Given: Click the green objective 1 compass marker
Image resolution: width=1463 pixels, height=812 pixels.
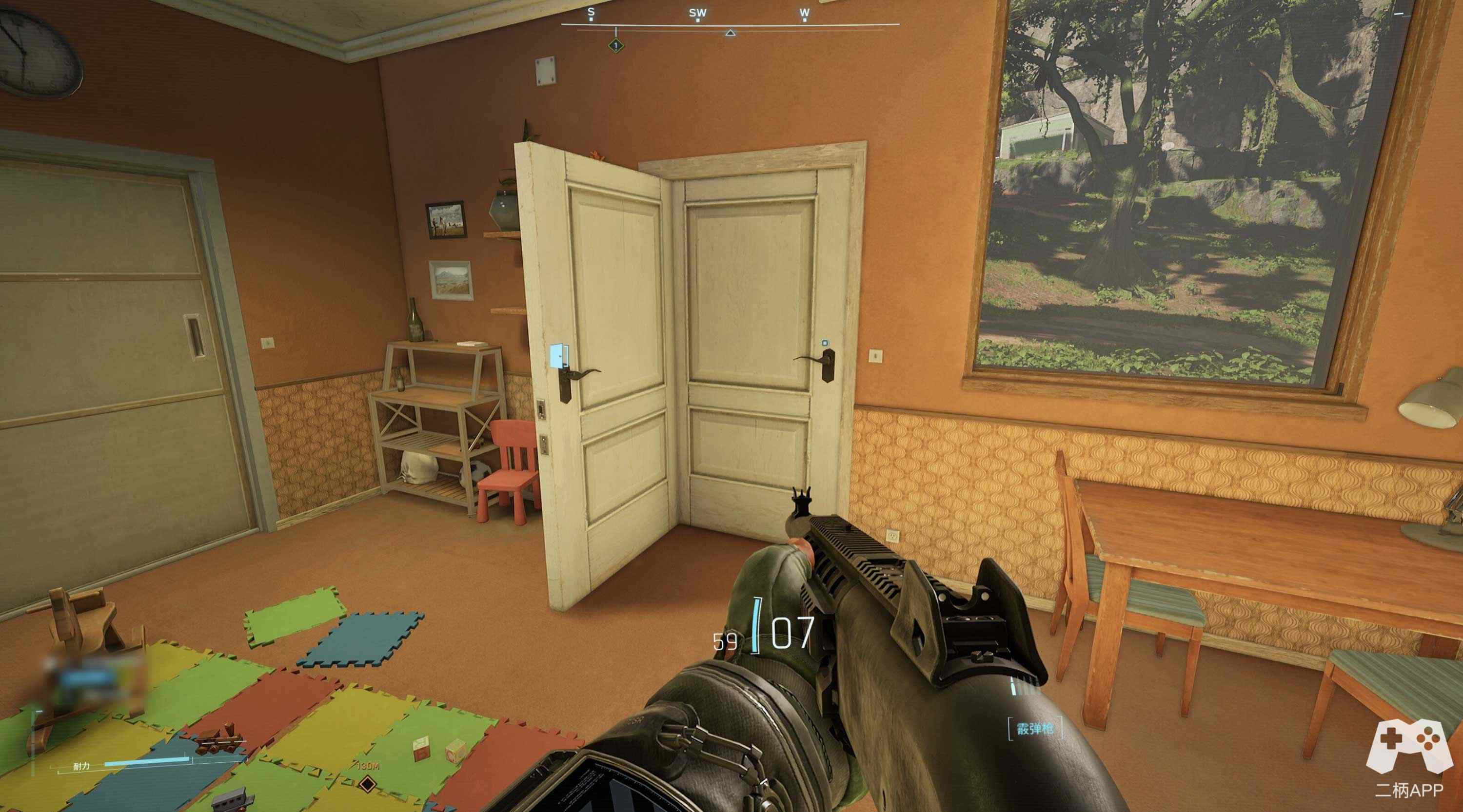Looking at the screenshot, I should click(615, 45).
